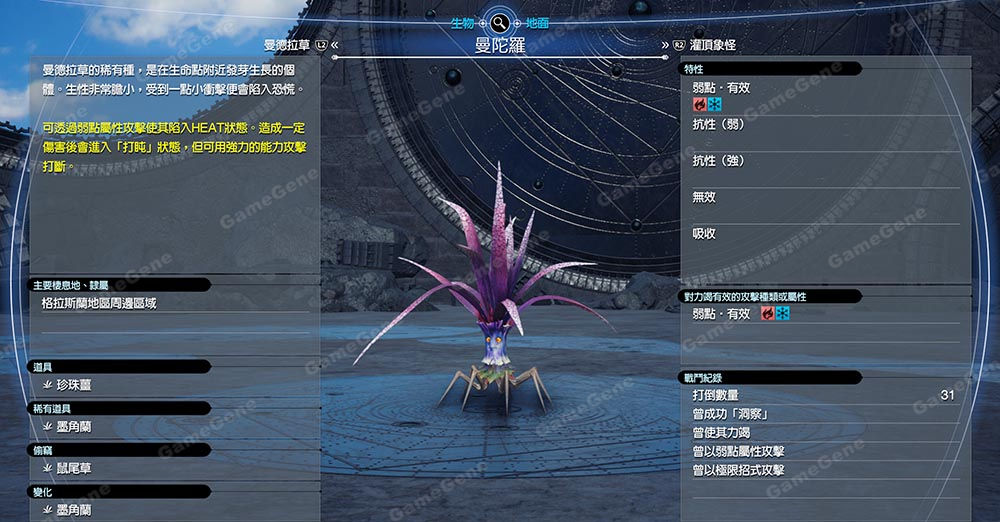Go to previous enemy 曼德拉草
Viewport: 1000px width, 522px height.
click(287, 45)
